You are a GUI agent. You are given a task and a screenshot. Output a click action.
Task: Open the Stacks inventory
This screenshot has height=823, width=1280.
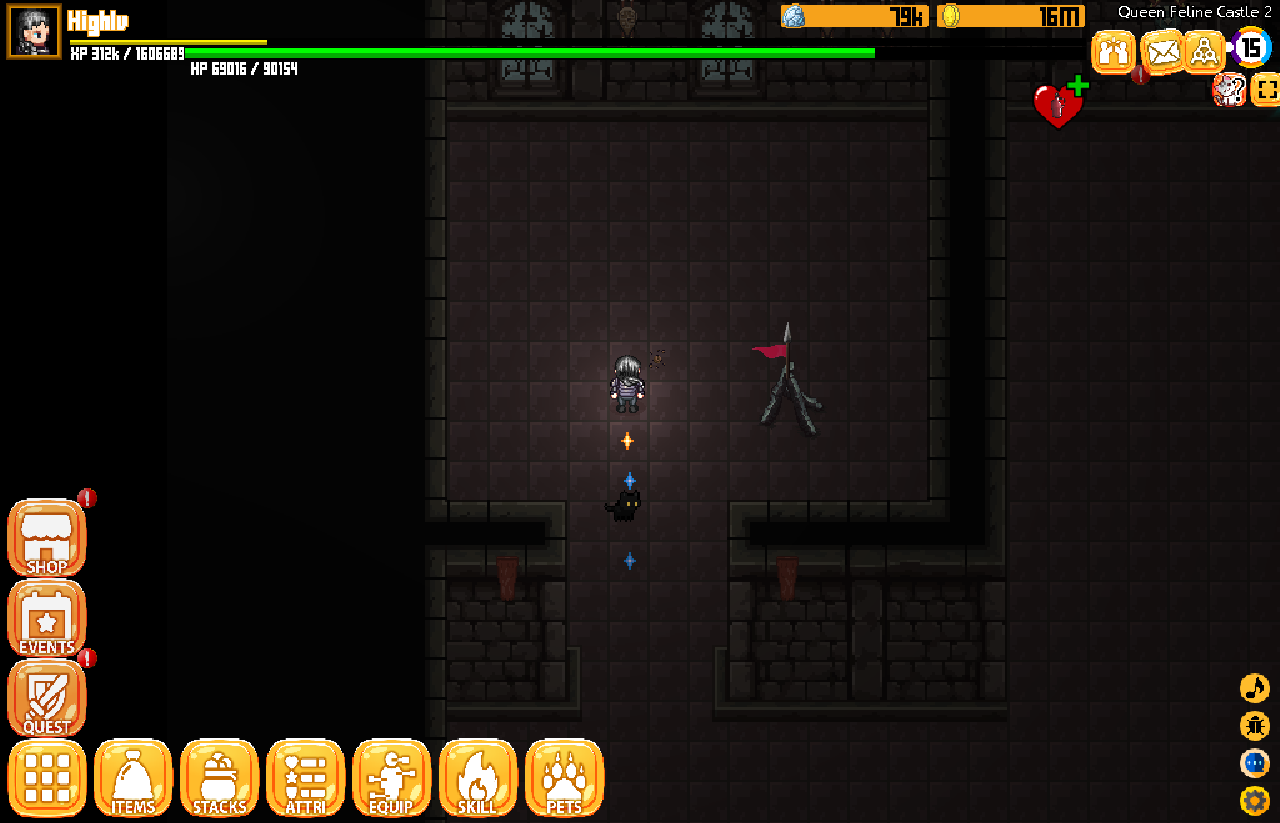(219, 778)
